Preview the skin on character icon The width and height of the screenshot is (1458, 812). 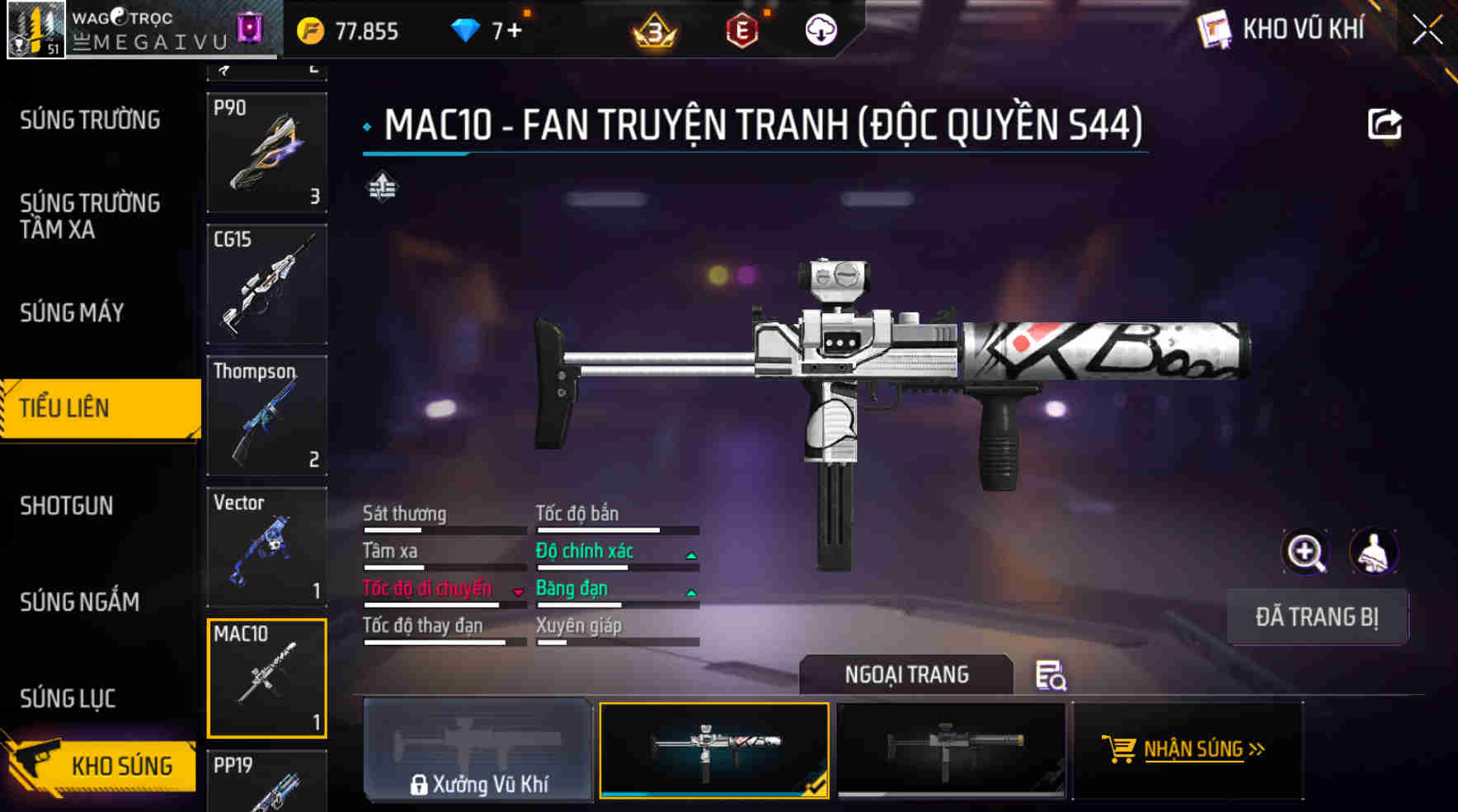(x=1374, y=552)
